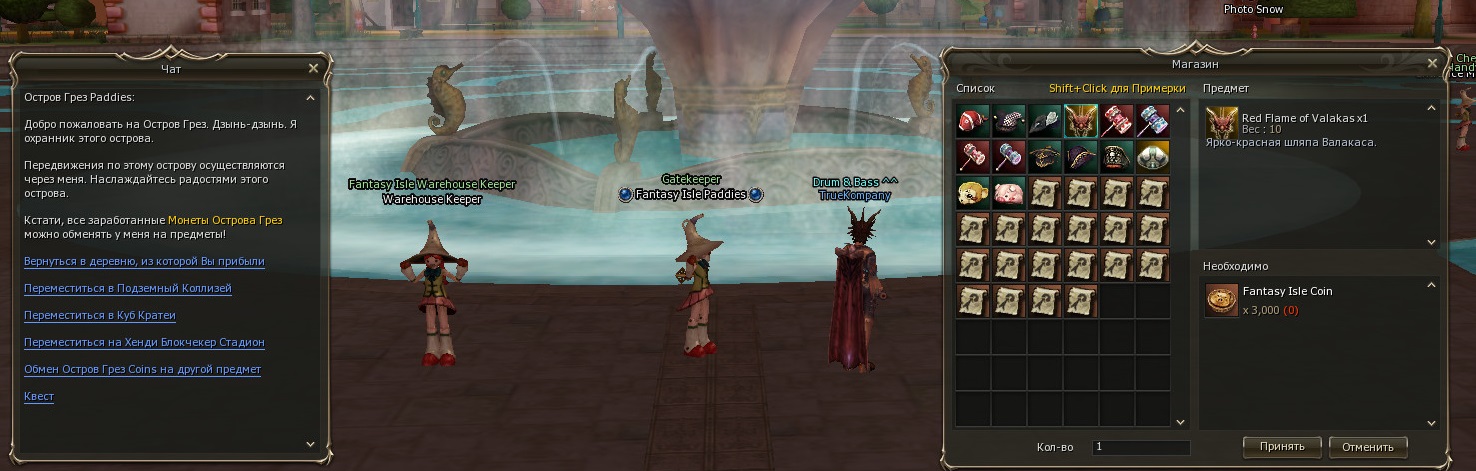
Task: Pick the black skull hat item
Action: tap(1117, 157)
